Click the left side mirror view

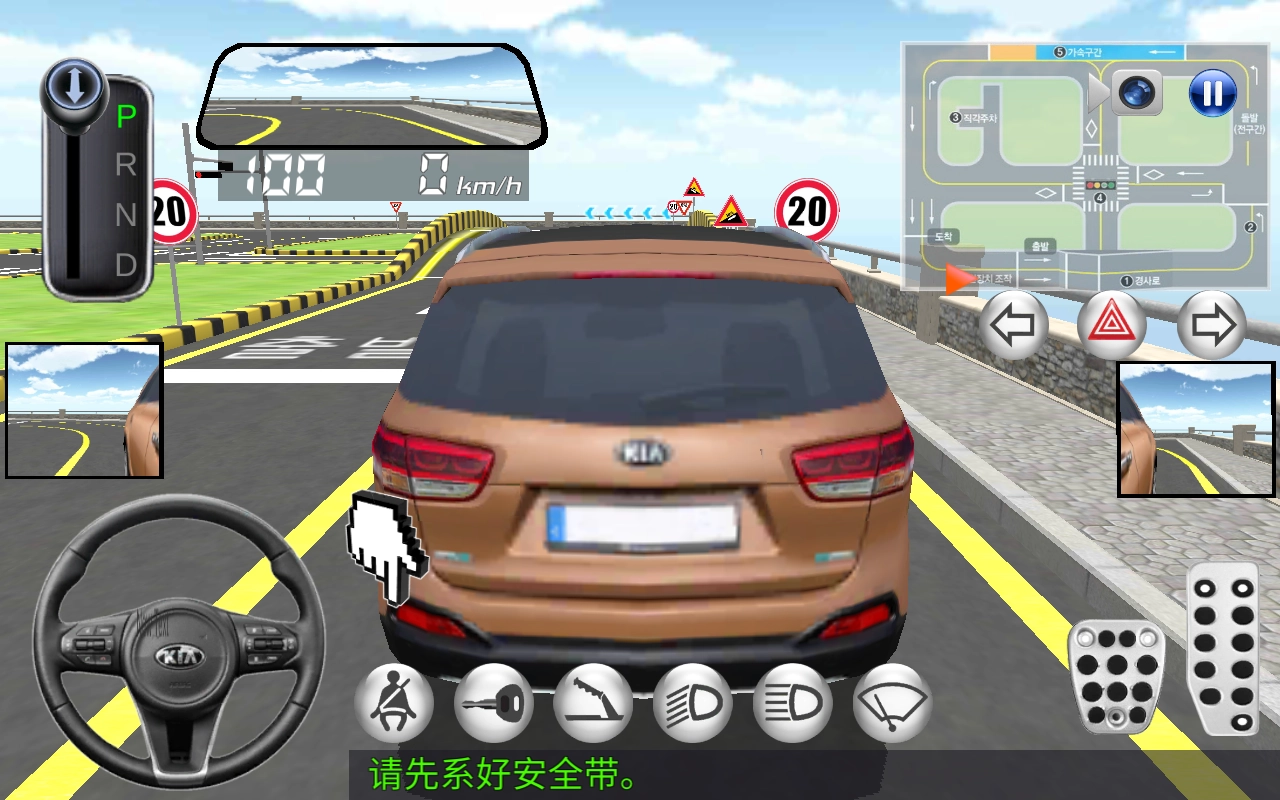point(83,412)
